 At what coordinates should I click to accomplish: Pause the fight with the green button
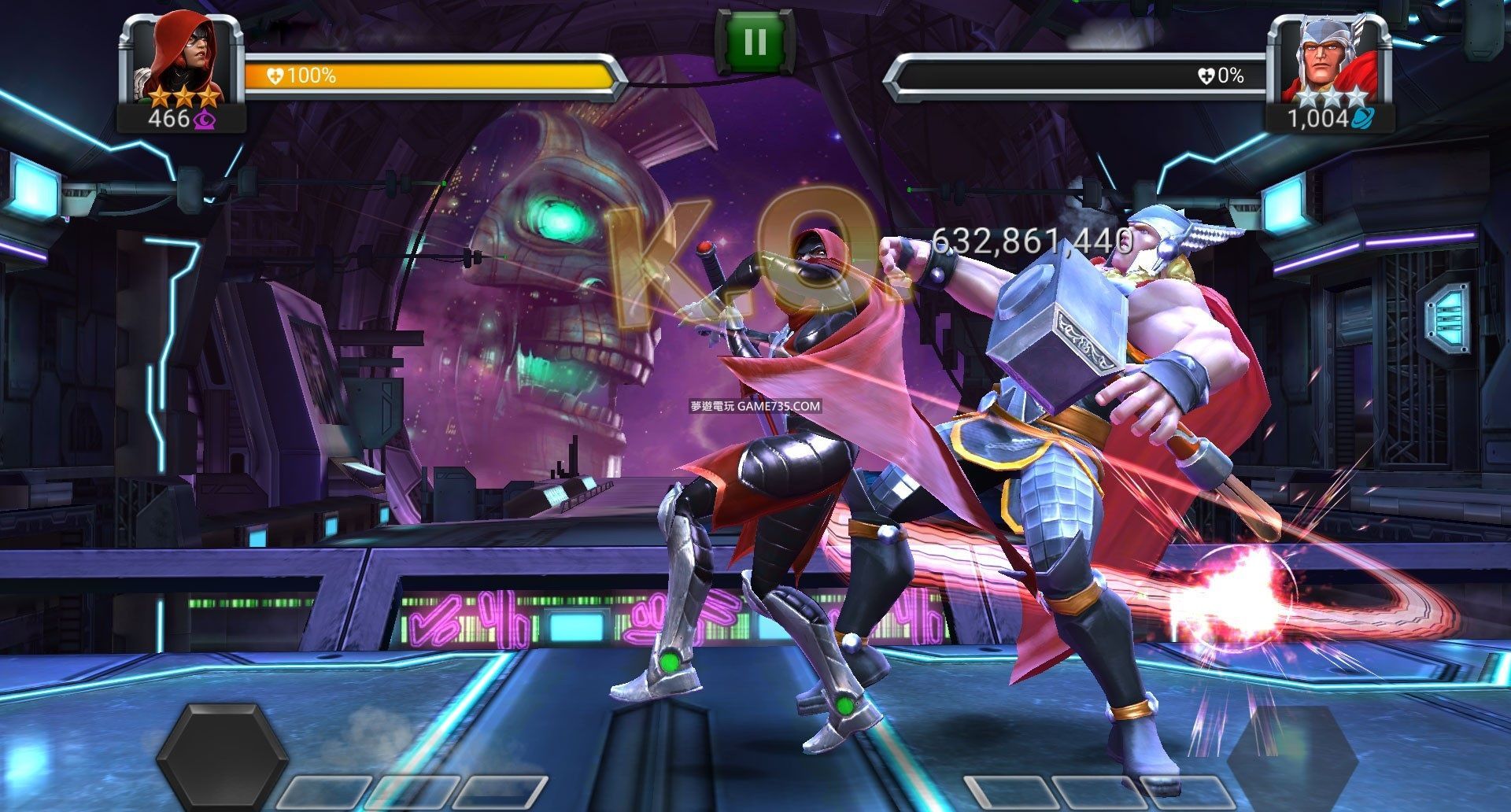754,42
